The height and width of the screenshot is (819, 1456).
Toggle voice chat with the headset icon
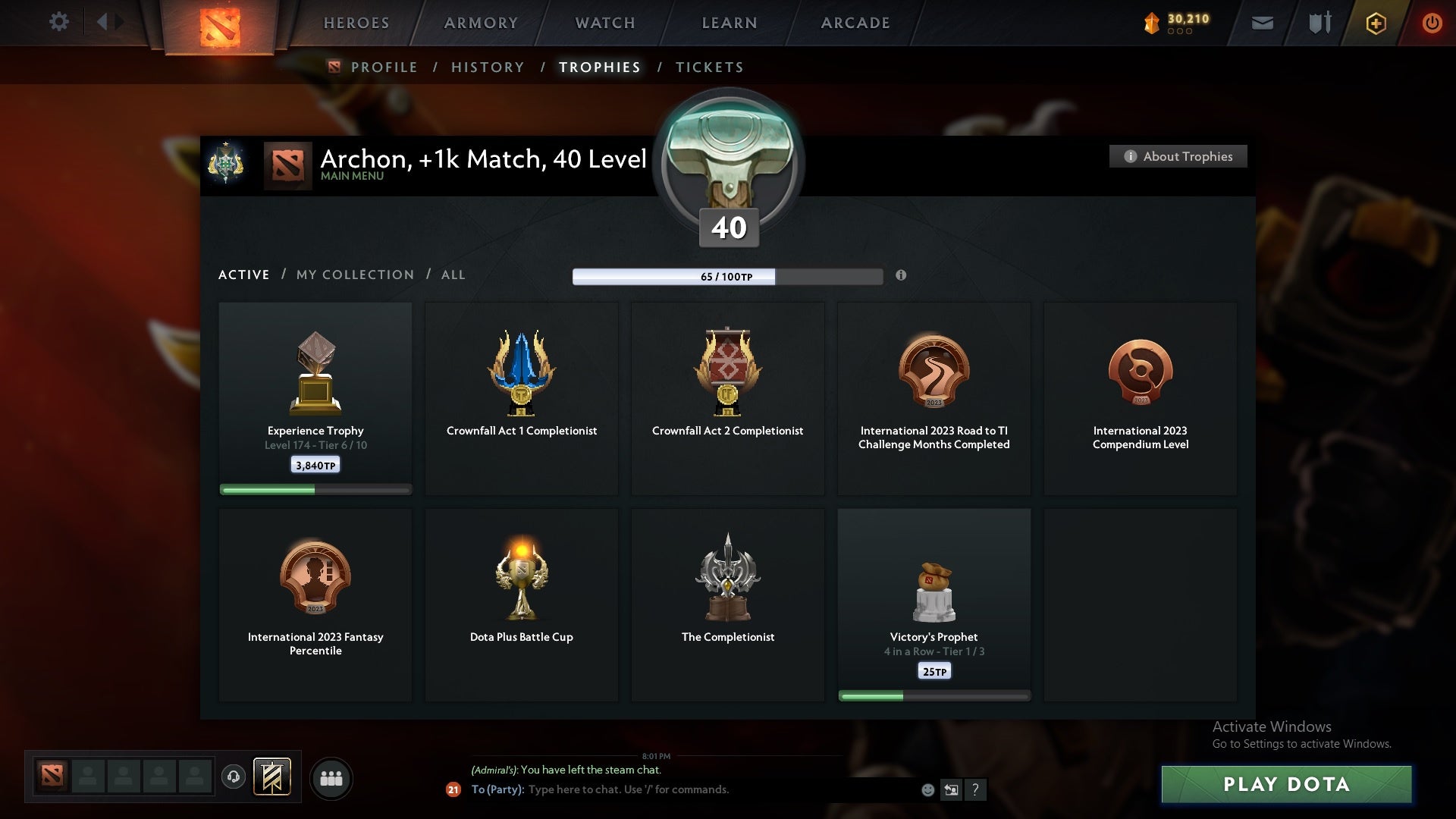[x=233, y=778]
